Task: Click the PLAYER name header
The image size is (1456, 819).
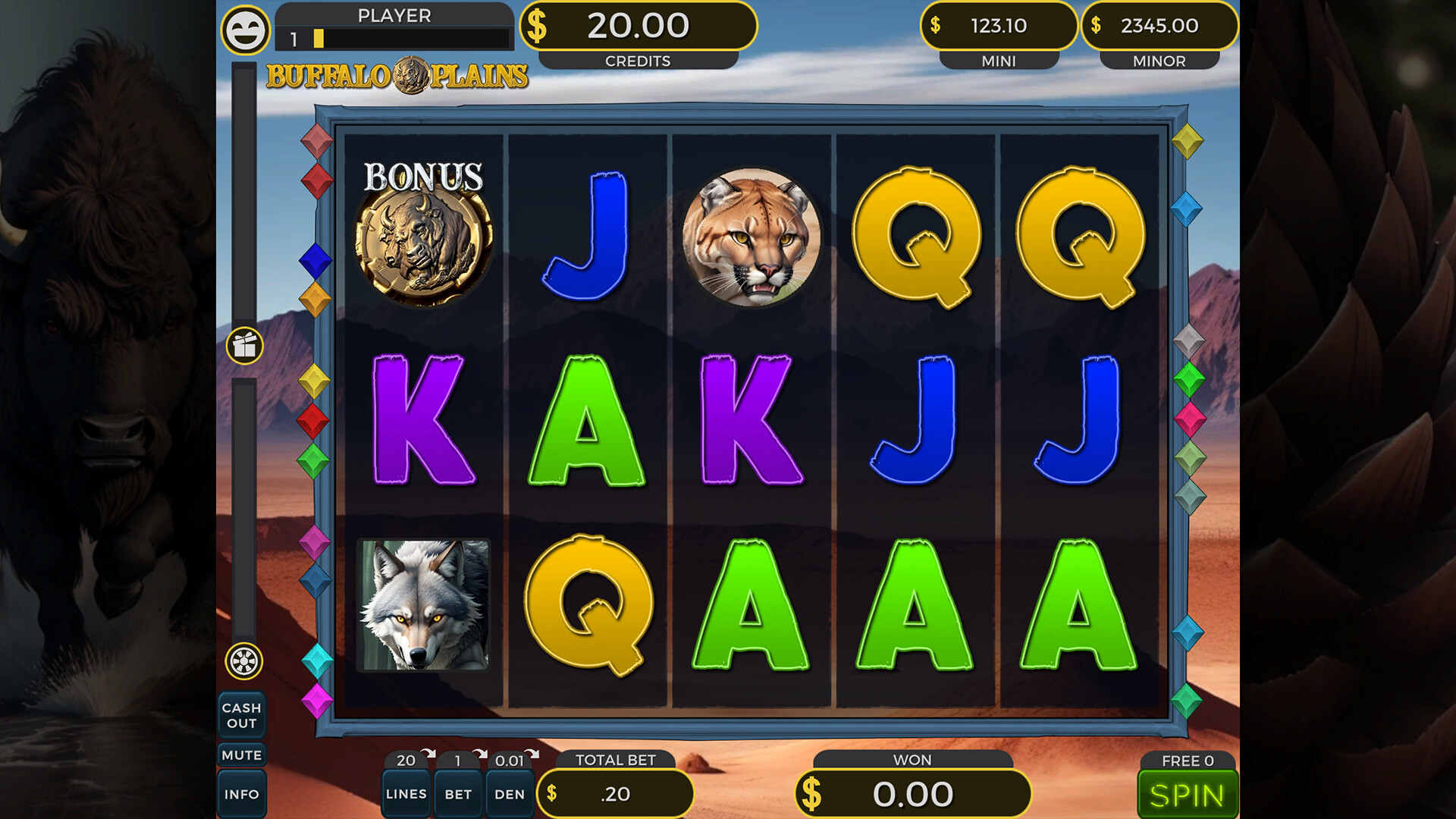Action: click(395, 15)
